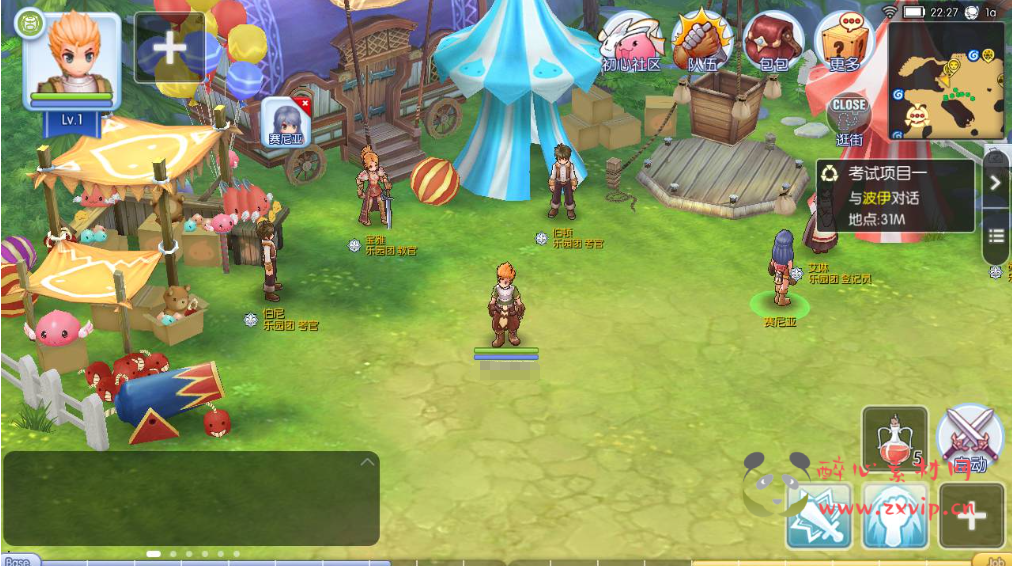The height and width of the screenshot is (566, 1012).
Task: Use the red potion slot
Action: tap(894, 438)
